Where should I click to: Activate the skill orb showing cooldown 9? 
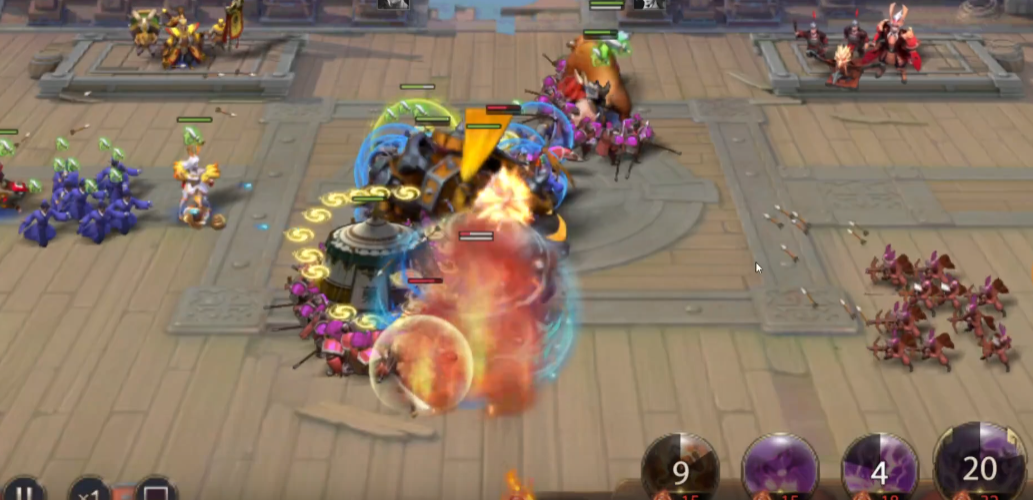(680, 469)
